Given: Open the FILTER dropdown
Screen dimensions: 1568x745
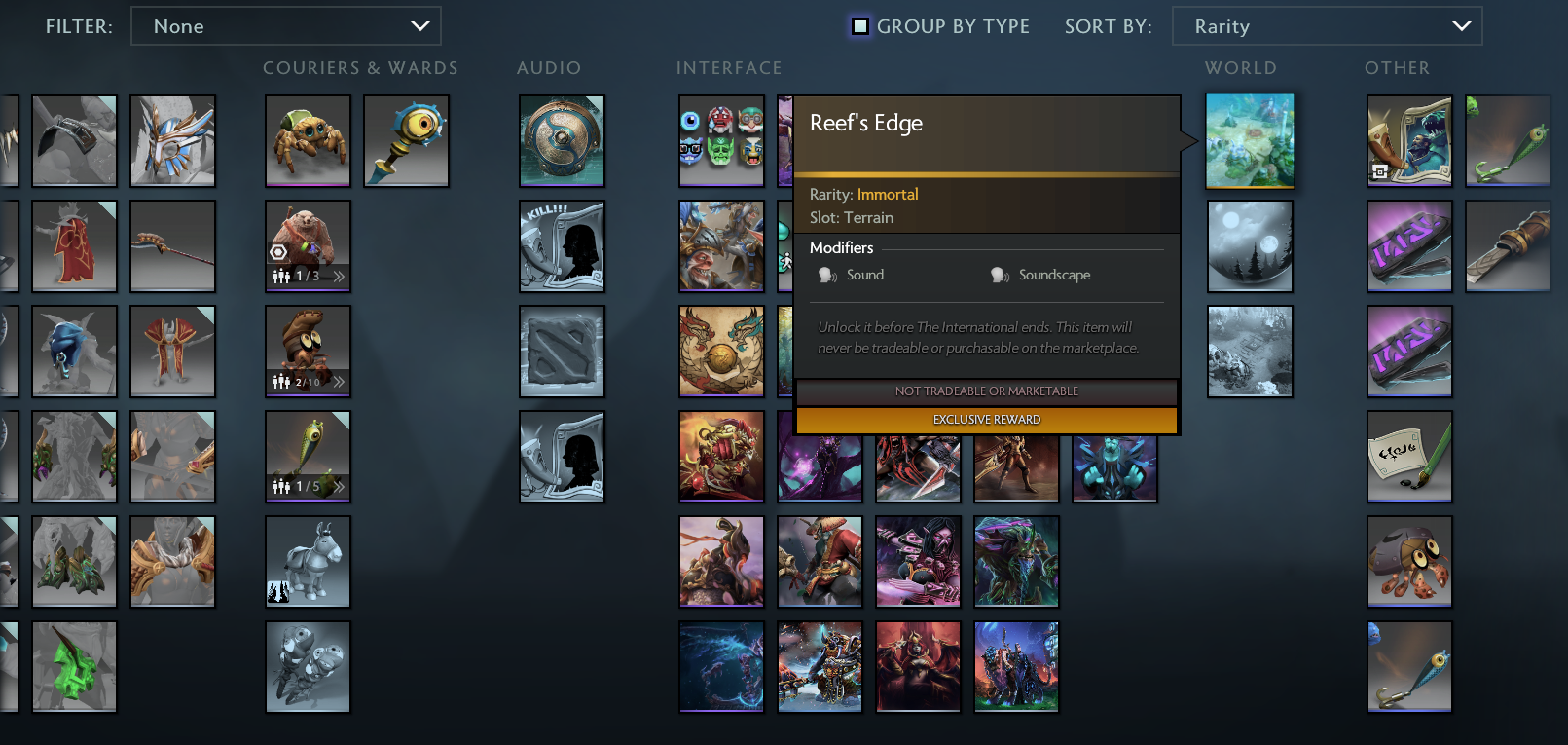Looking at the screenshot, I should pyautogui.click(x=285, y=26).
